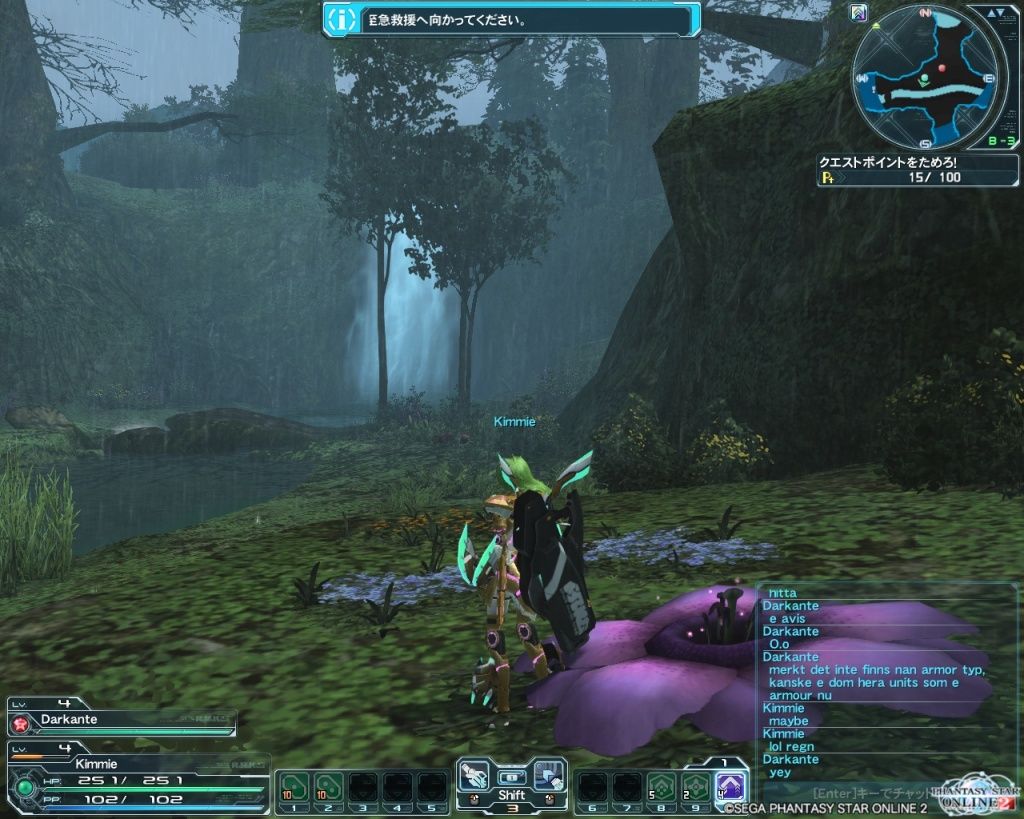Click the emergency rescue notice banner
Viewport: 1024px width, 819px height.
point(511,19)
